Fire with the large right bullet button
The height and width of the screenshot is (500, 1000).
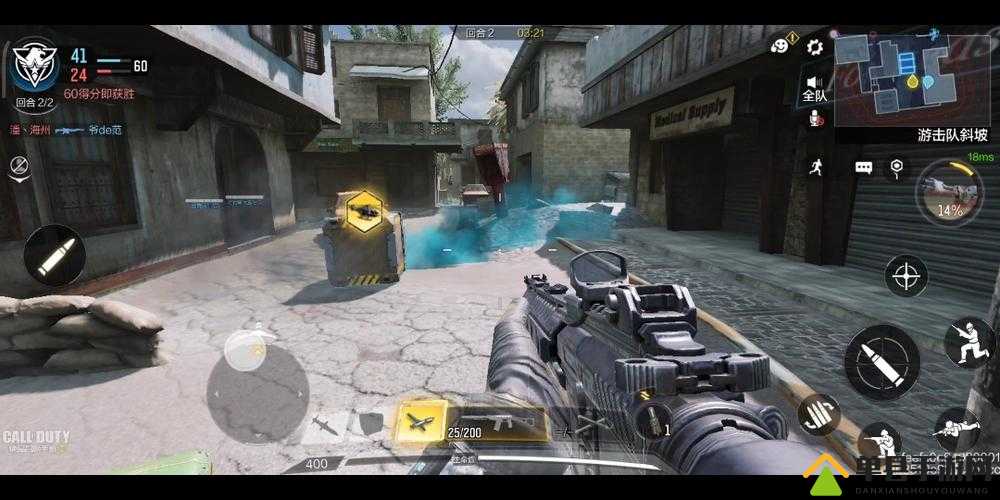[882, 361]
